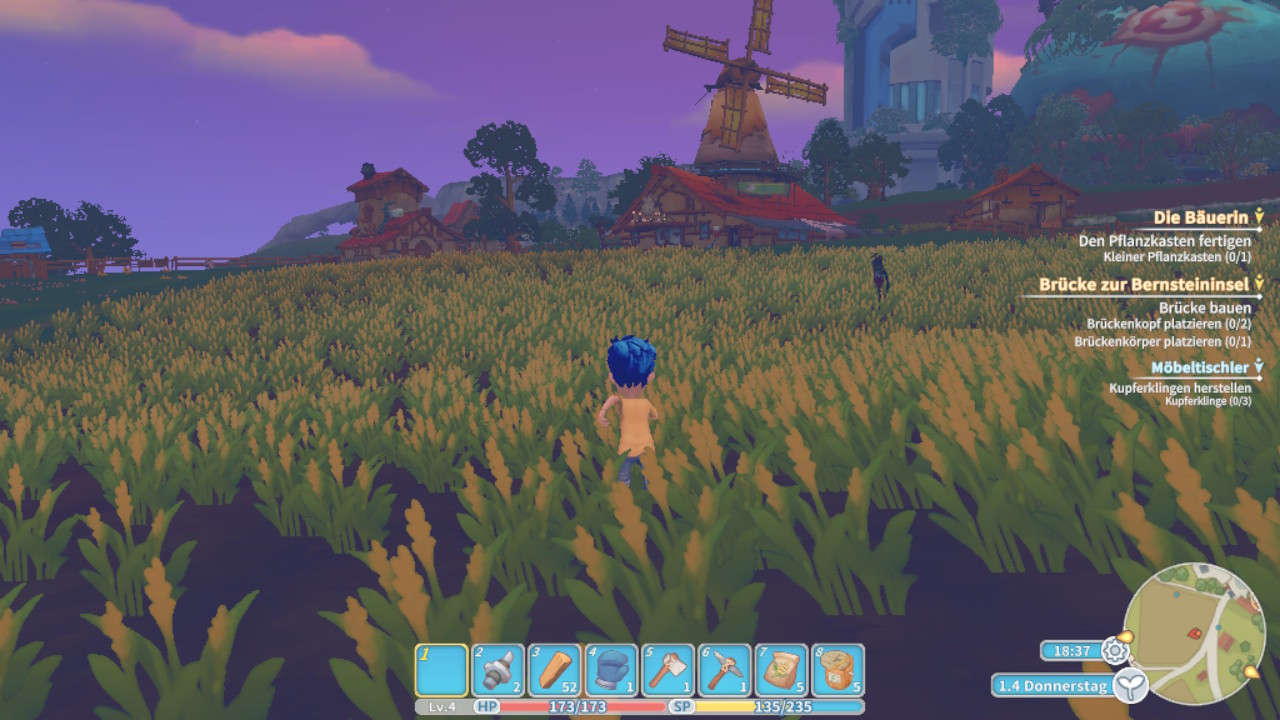Select the metal pipe part in slot 2

[x=498, y=669]
